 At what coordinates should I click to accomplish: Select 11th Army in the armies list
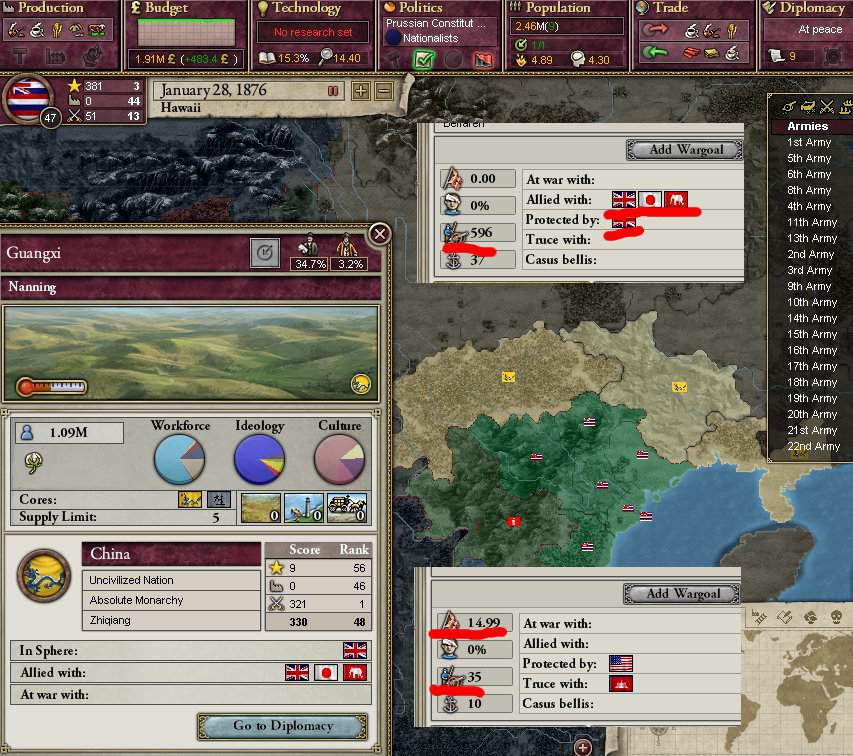(x=811, y=222)
